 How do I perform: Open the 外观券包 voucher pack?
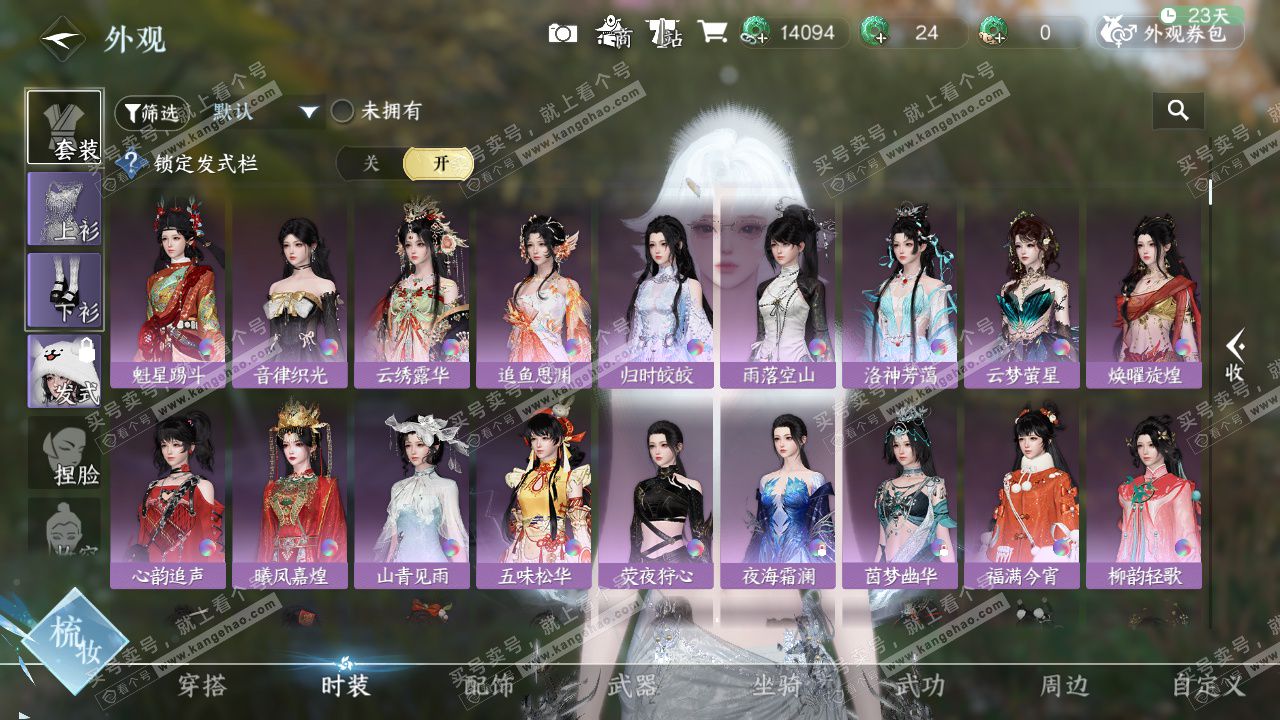click(1171, 33)
